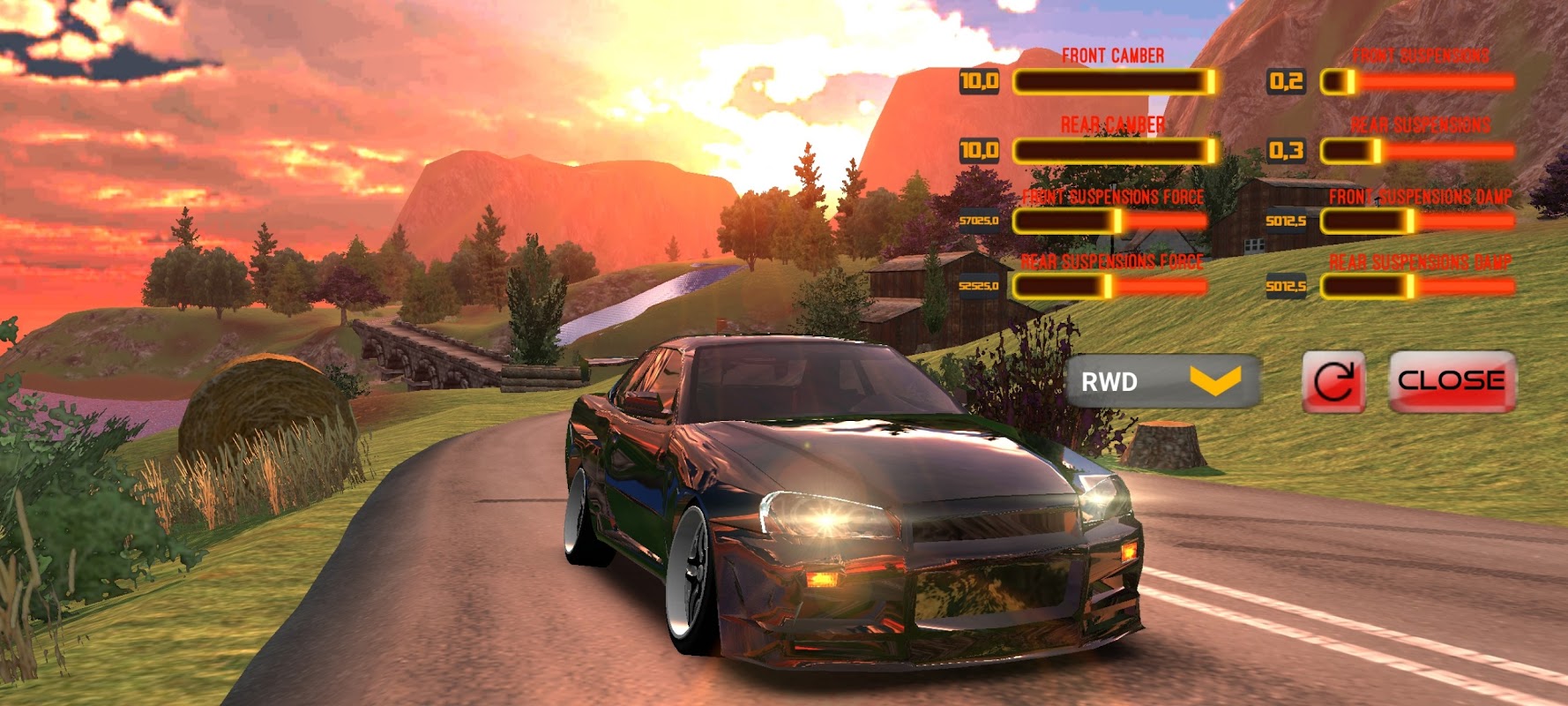This screenshot has width=1568, height=706.
Task: Change the Rear Suspensions height slider
Action: [x=1417, y=151]
